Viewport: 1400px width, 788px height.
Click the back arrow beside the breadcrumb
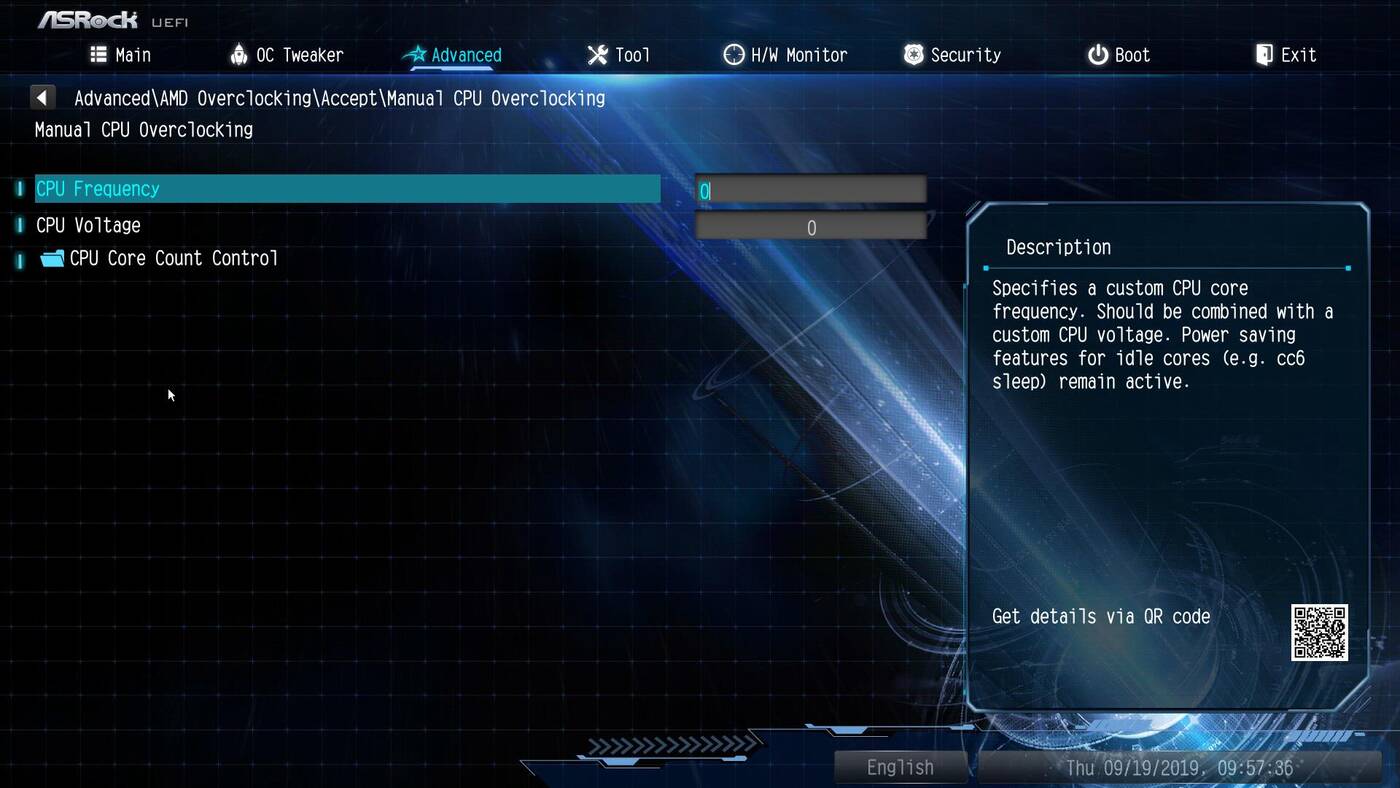pyautogui.click(x=42, y=98)
